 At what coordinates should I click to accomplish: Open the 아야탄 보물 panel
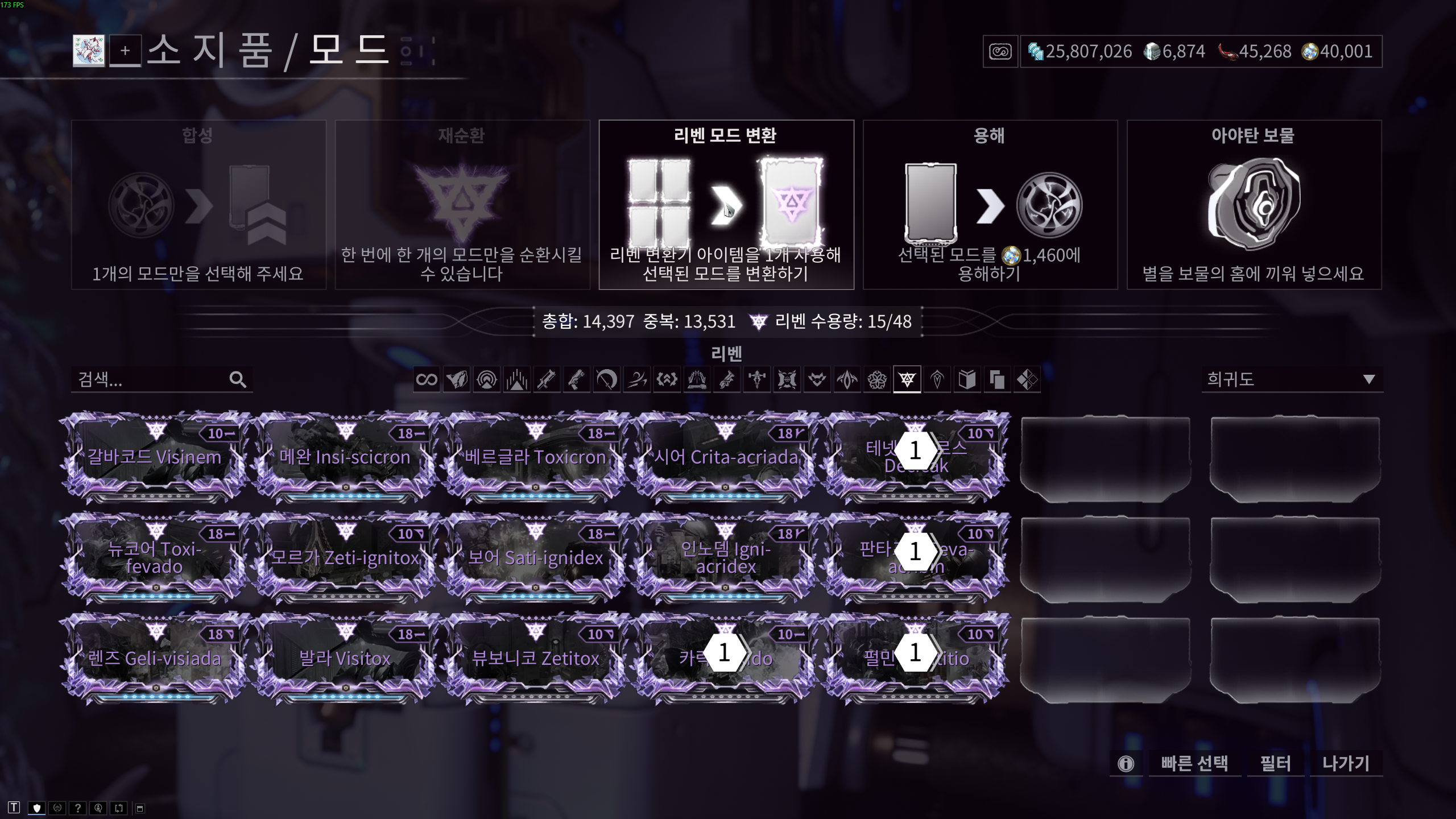[1254, 205]
